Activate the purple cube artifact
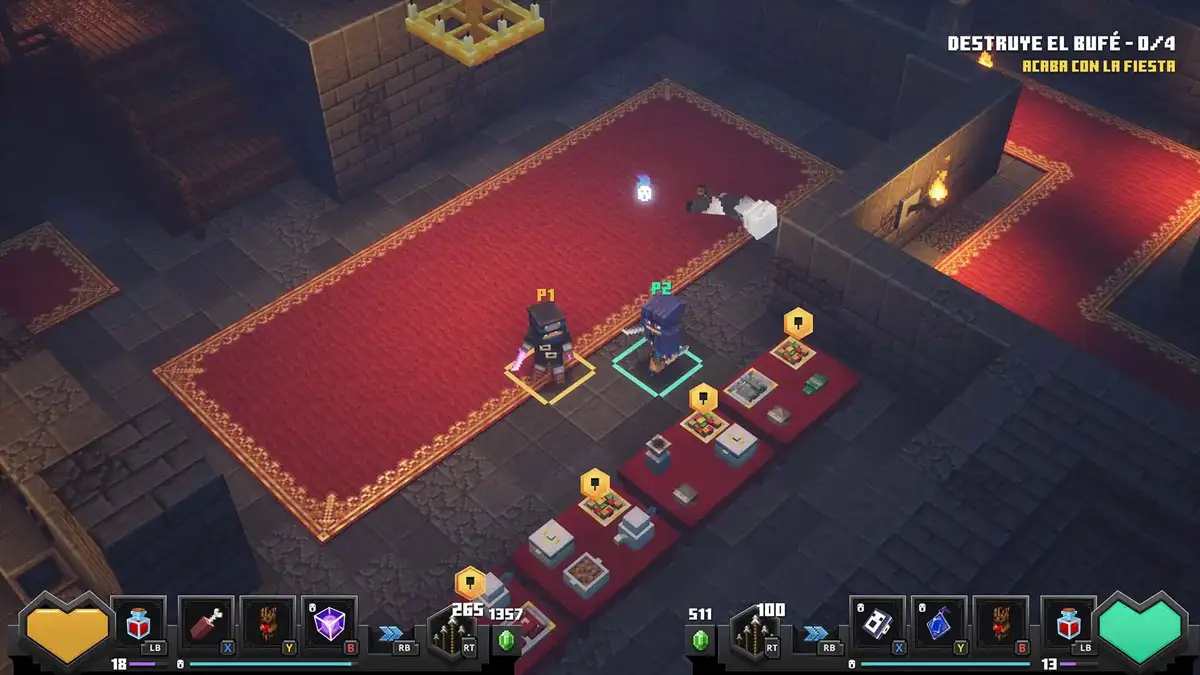The image size is (1200, 675). tap(329, 625)
